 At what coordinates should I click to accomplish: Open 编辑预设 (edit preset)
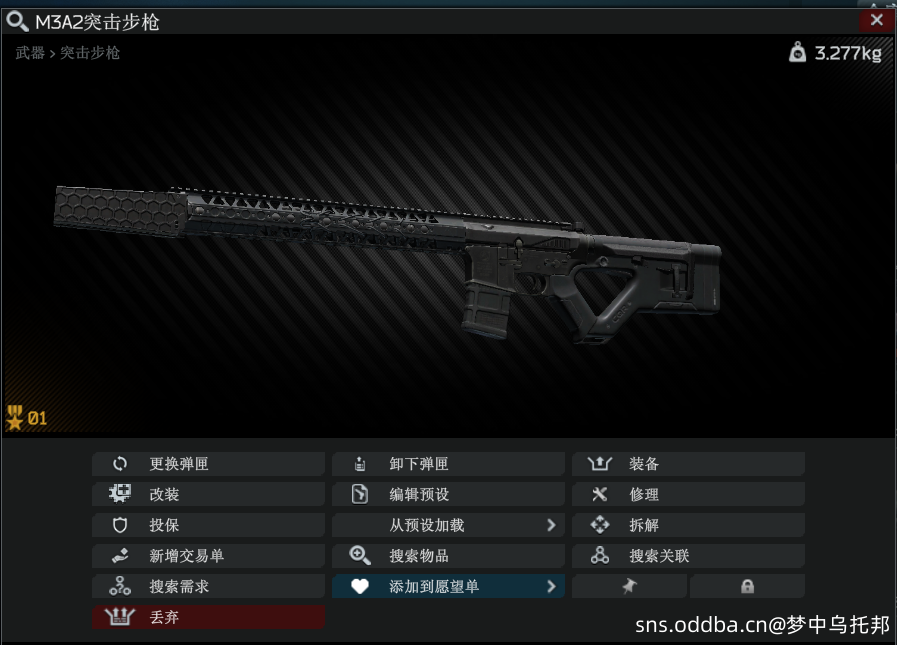point(448,494)
